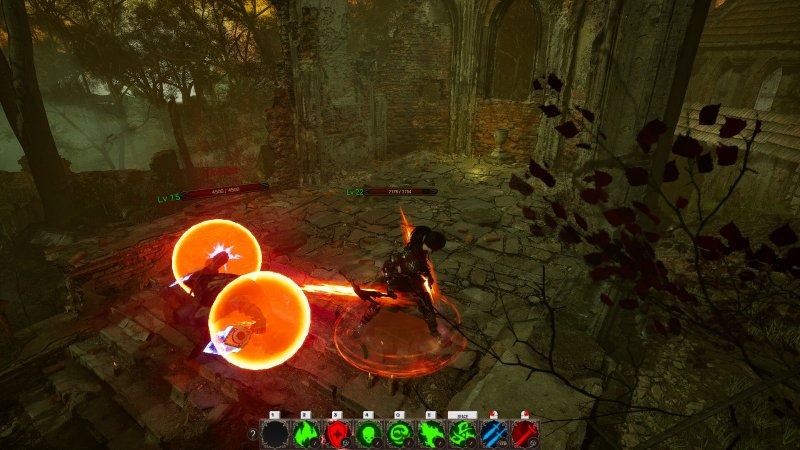This screenshot has width=800, height=450.
Task: Choose the red sword attack icon
Action: pyautogui.click(x=525, y=433)
